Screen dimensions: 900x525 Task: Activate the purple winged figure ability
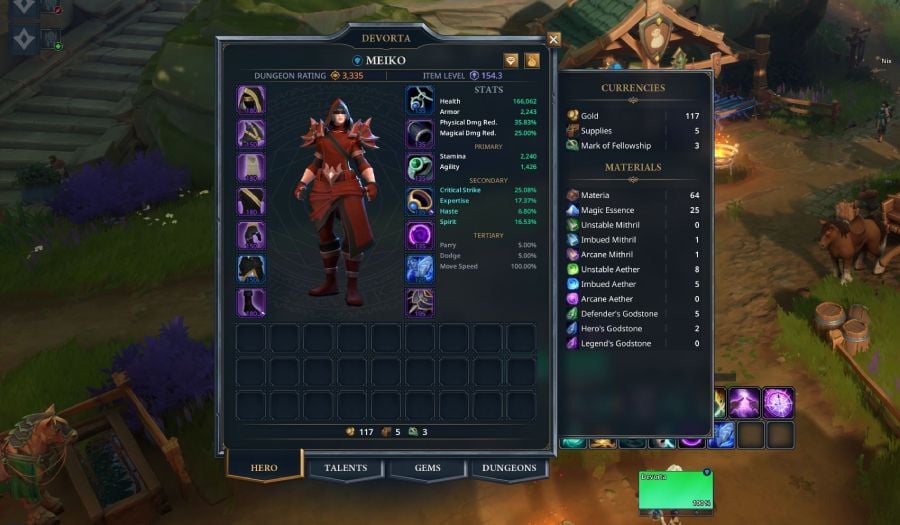pyautogui.click(x=745, y=402)
